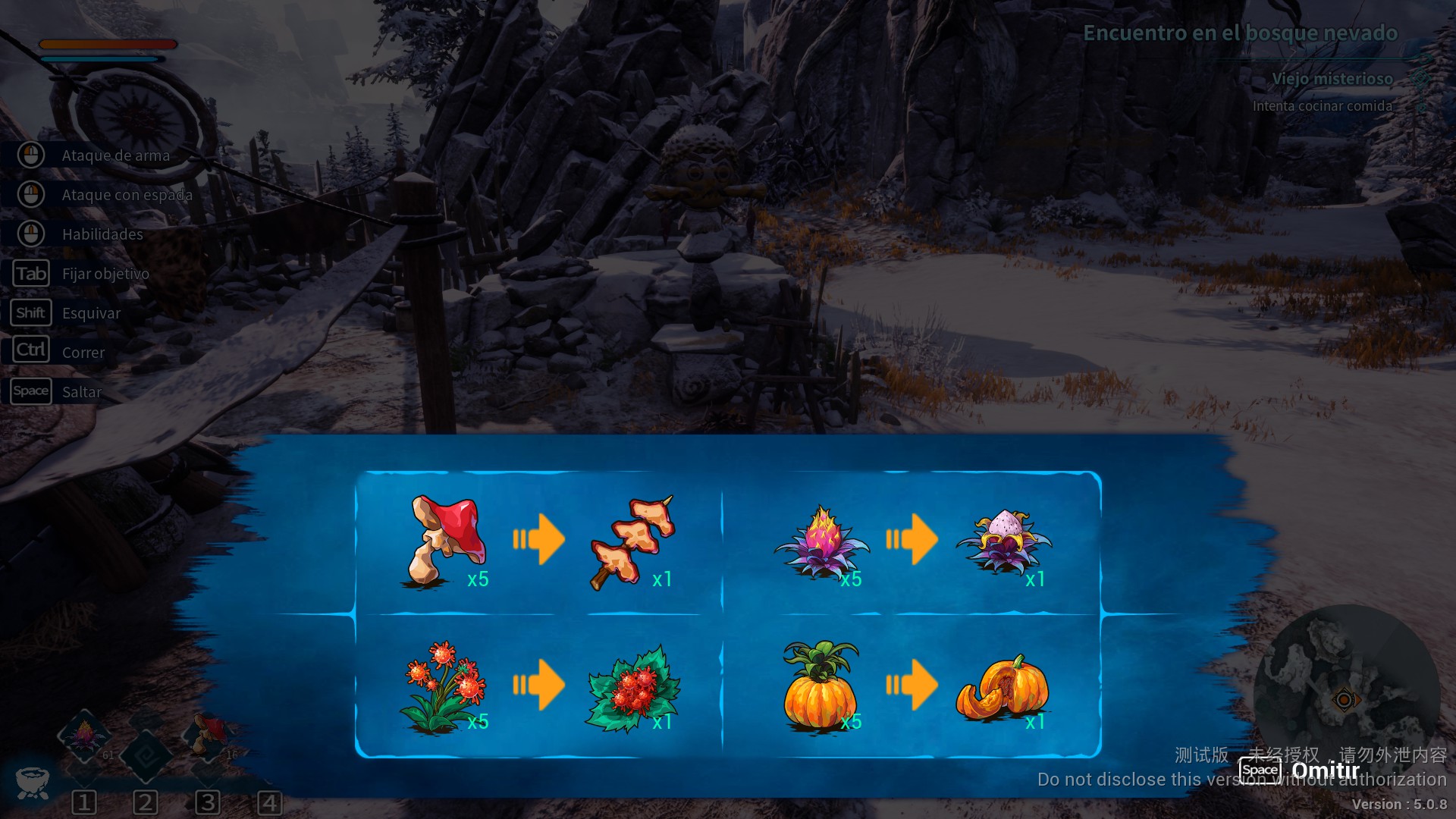Pick the peeled white fruit result icon
The width and height of the screenshot is (1456, 819).
(1003, 540)
